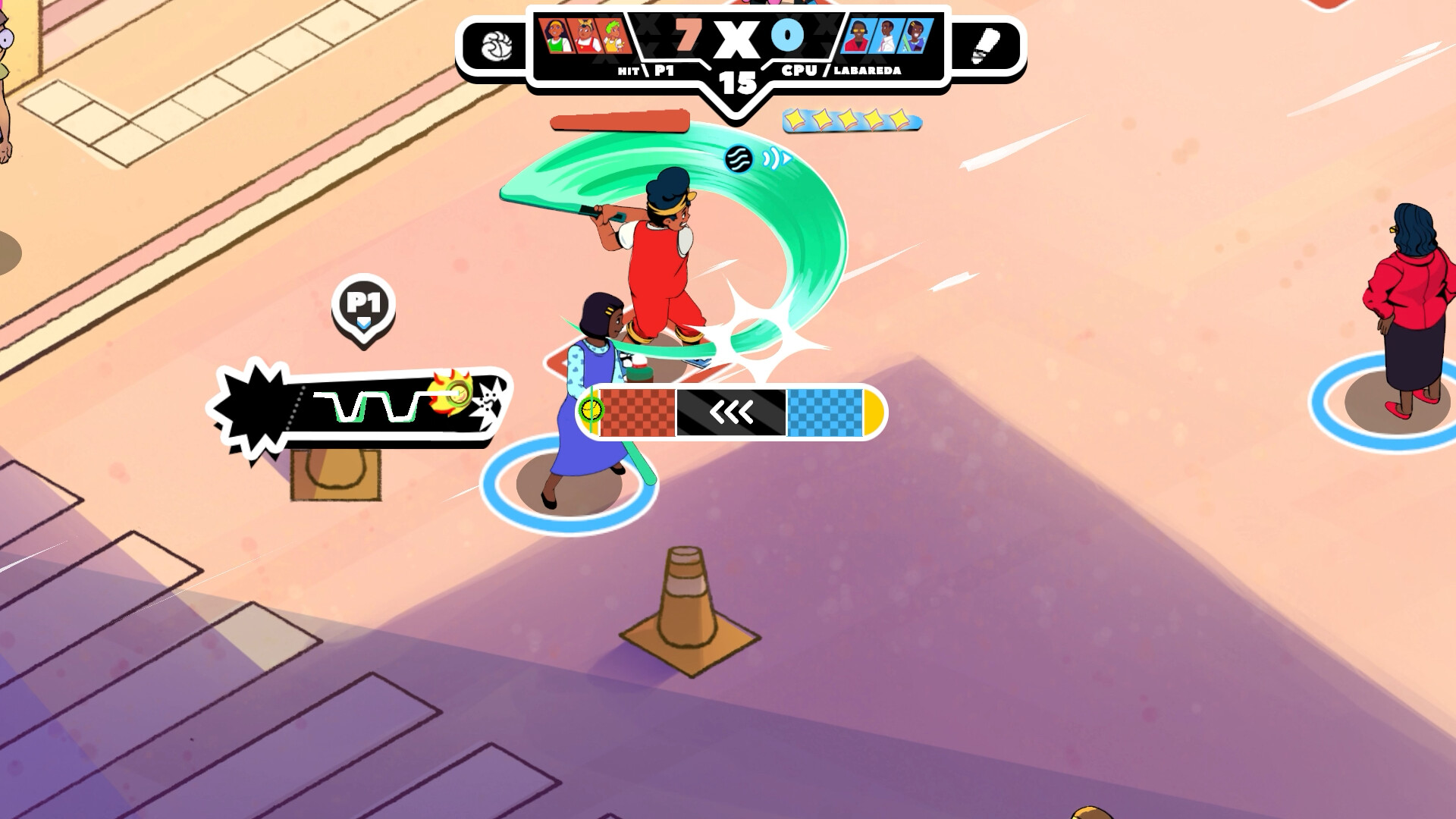1456x819 pixels.
Task: Choose the CPU portrait in white clothes
Action: (886, 36)
